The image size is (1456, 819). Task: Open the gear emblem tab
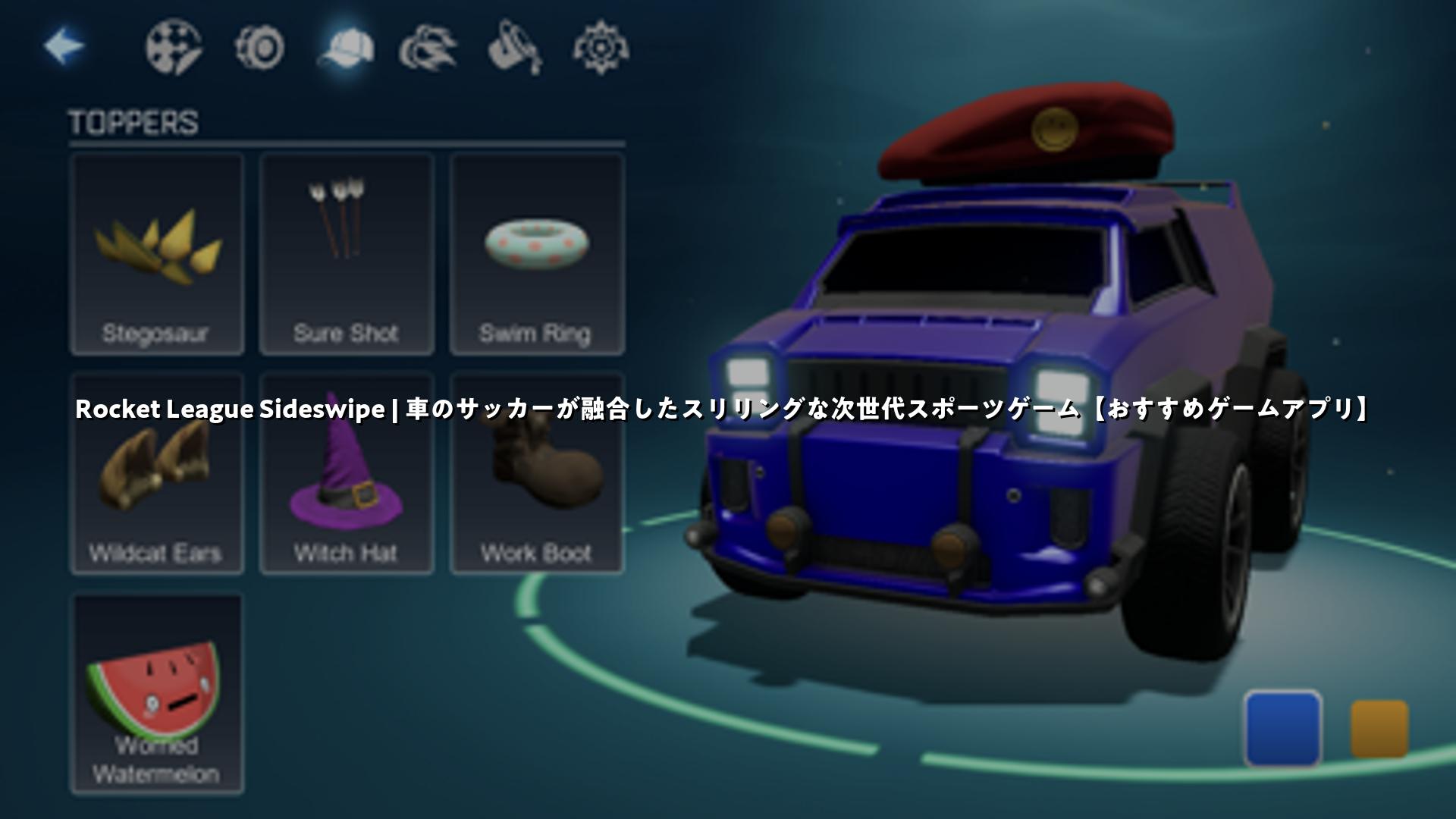(601, 49)
